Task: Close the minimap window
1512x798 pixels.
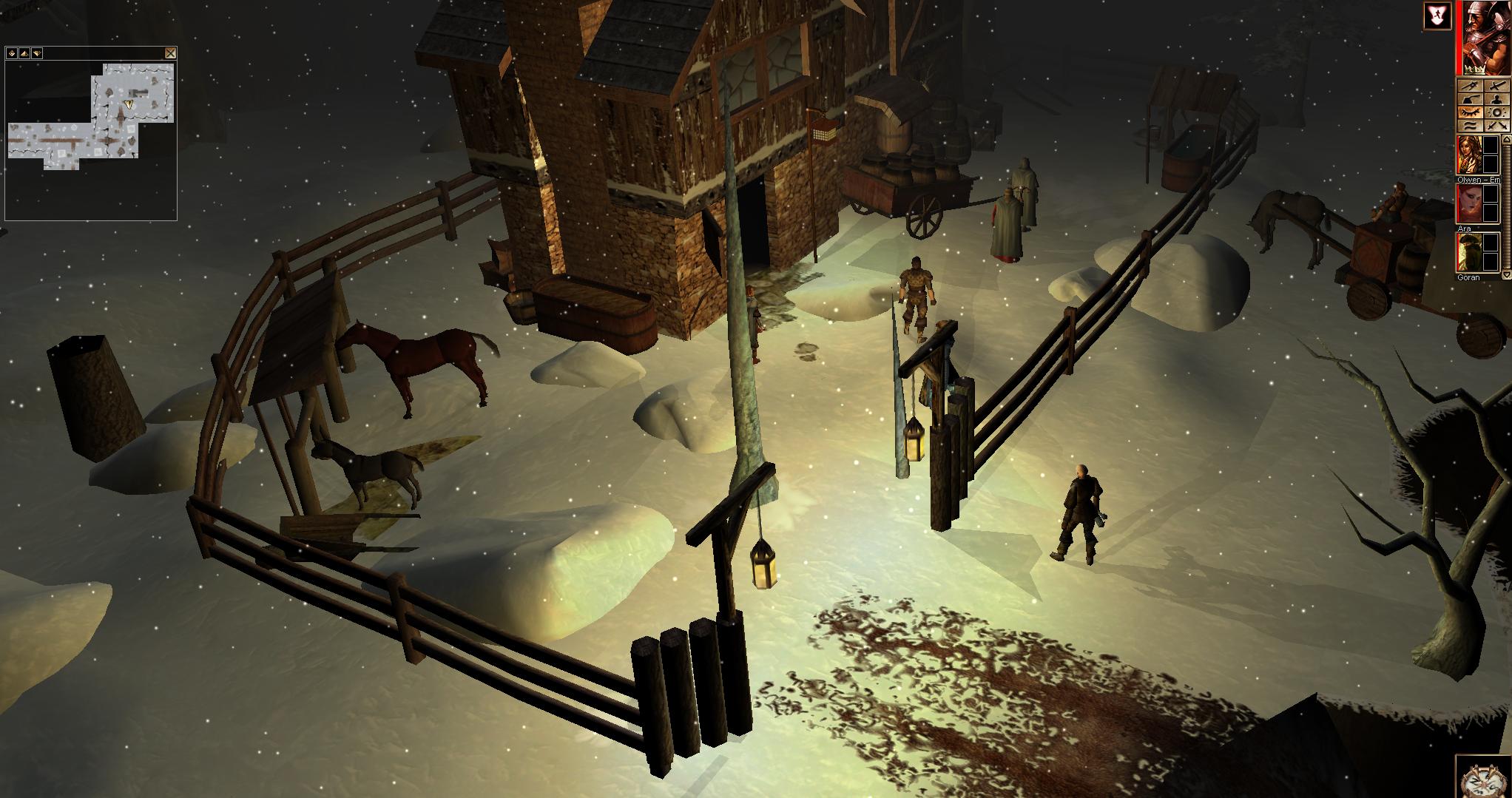Action: point(170,53)
